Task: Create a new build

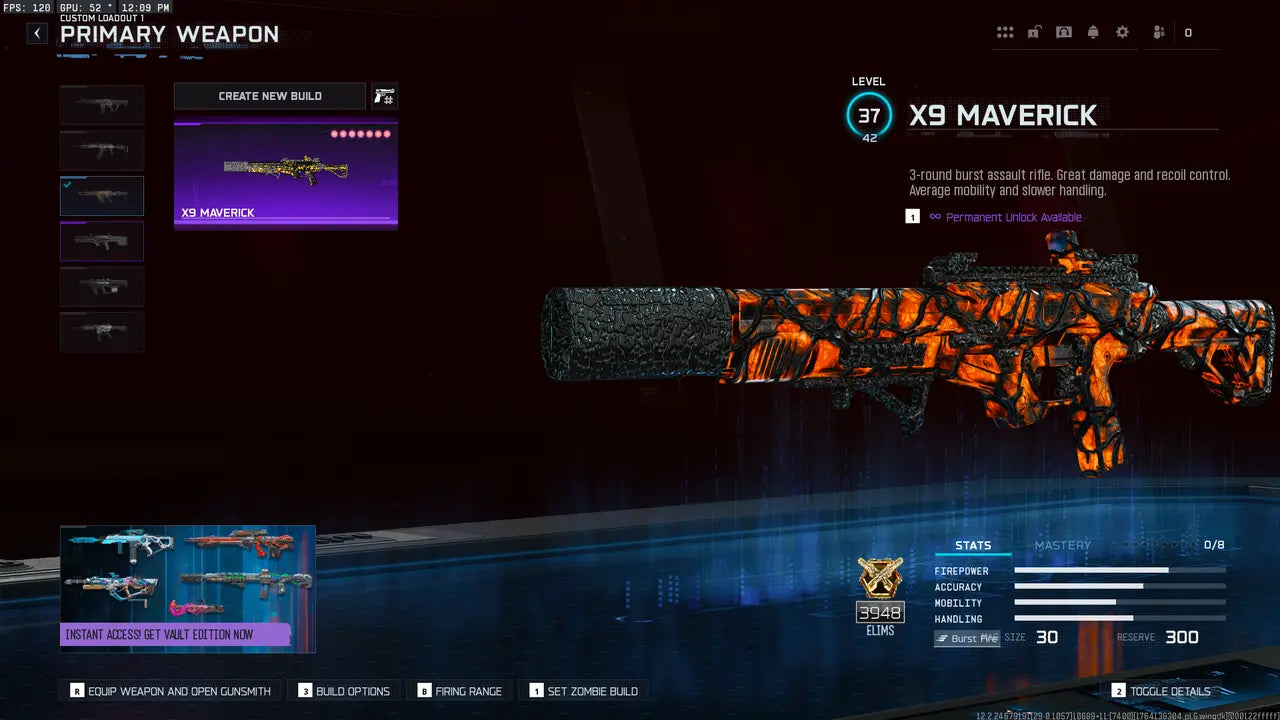Action: click(270, 96)
